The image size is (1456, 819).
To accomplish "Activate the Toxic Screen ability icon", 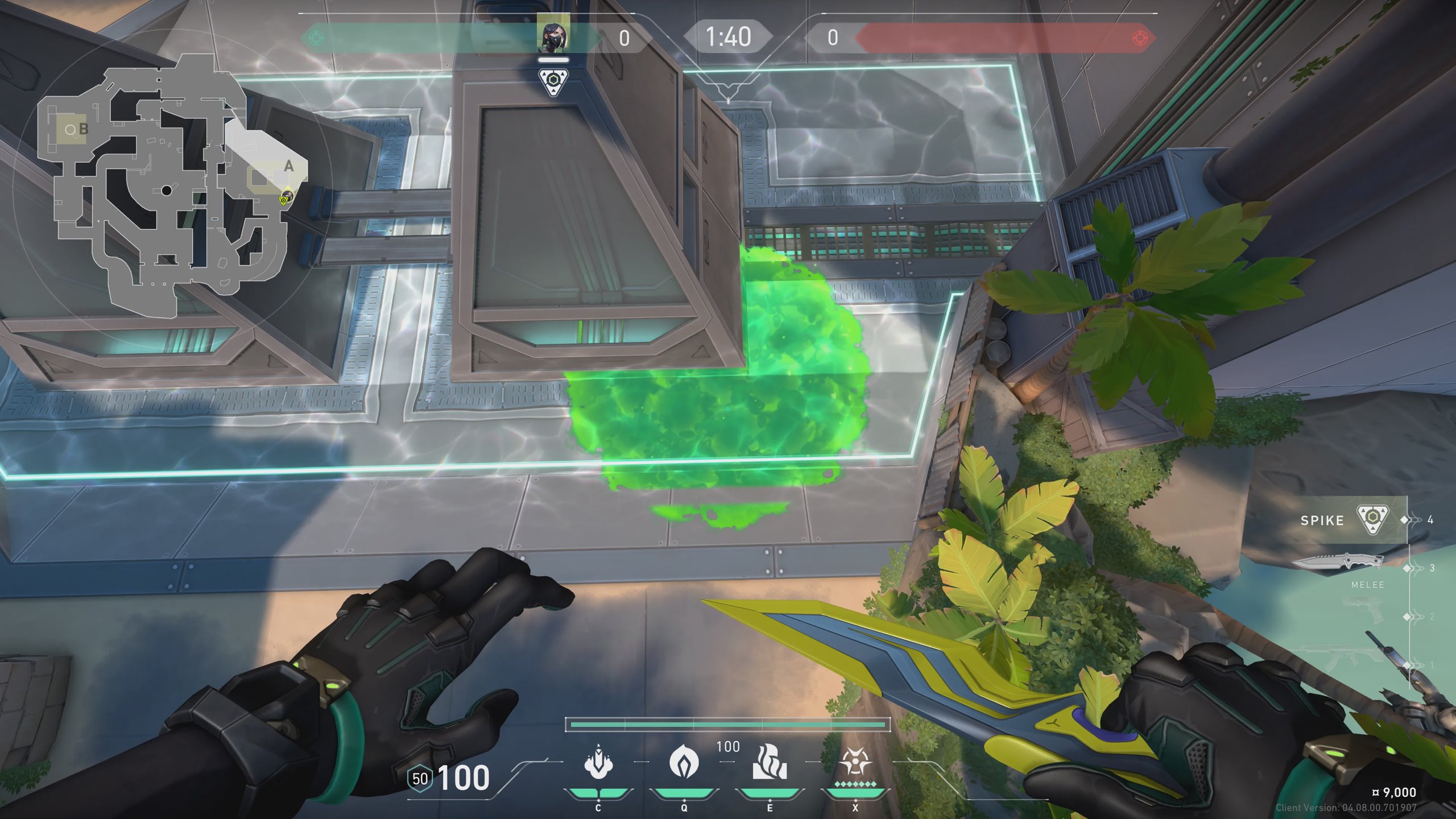I will (770, 762).
